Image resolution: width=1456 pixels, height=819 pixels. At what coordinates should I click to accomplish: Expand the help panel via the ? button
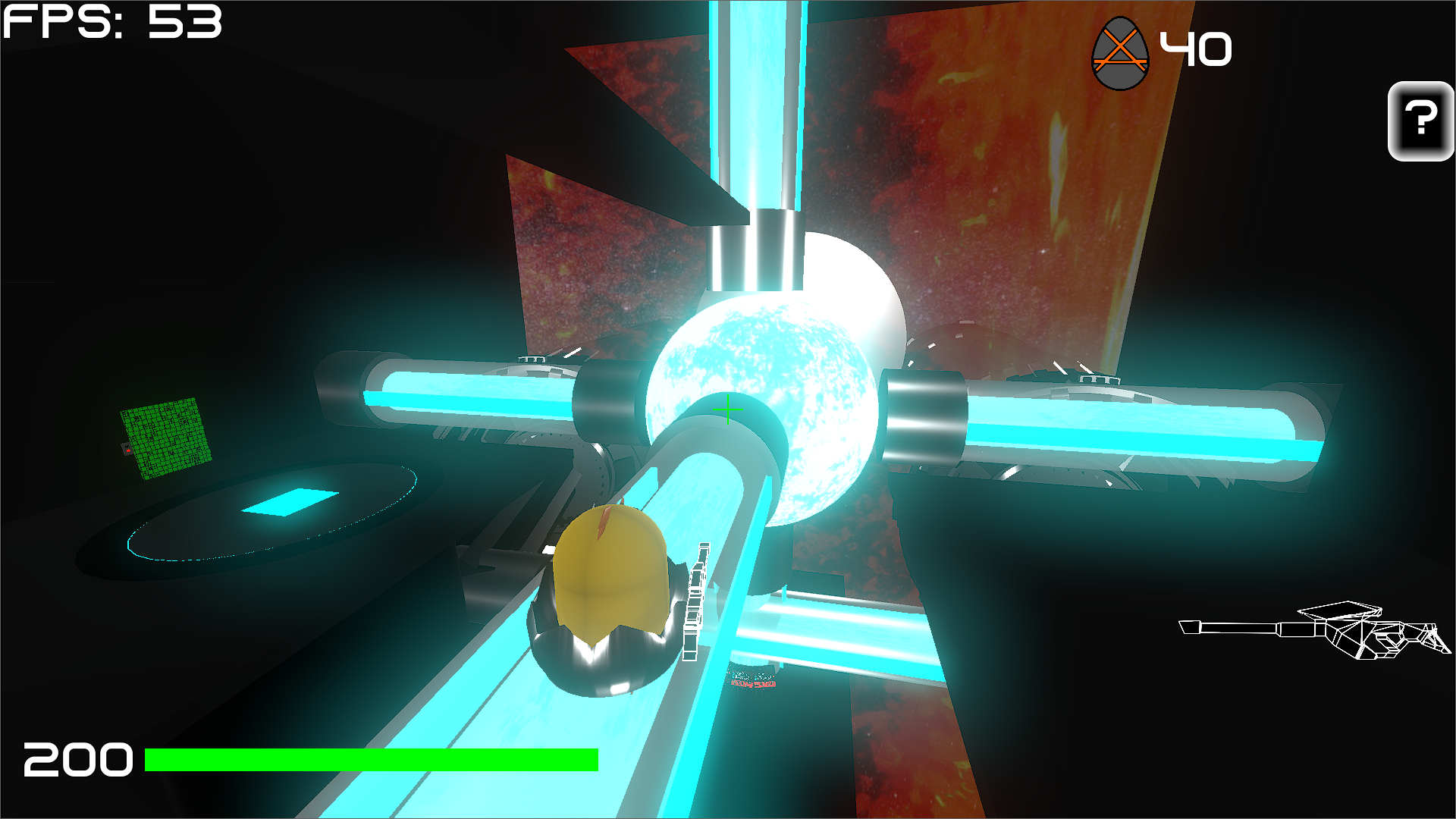pos(1420,121)
